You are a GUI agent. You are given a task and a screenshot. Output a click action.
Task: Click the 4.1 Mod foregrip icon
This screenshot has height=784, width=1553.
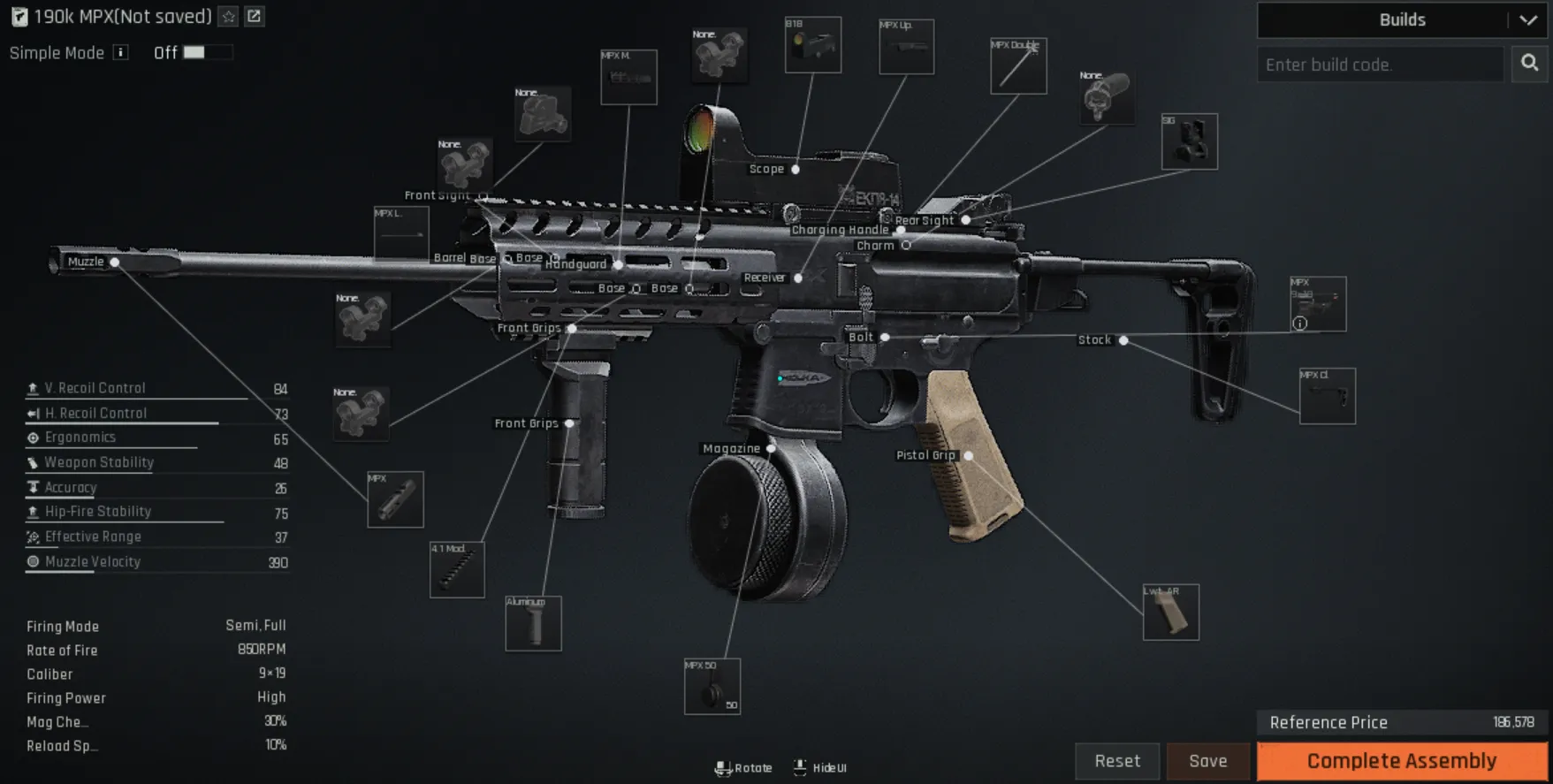(x=458, y=569)
